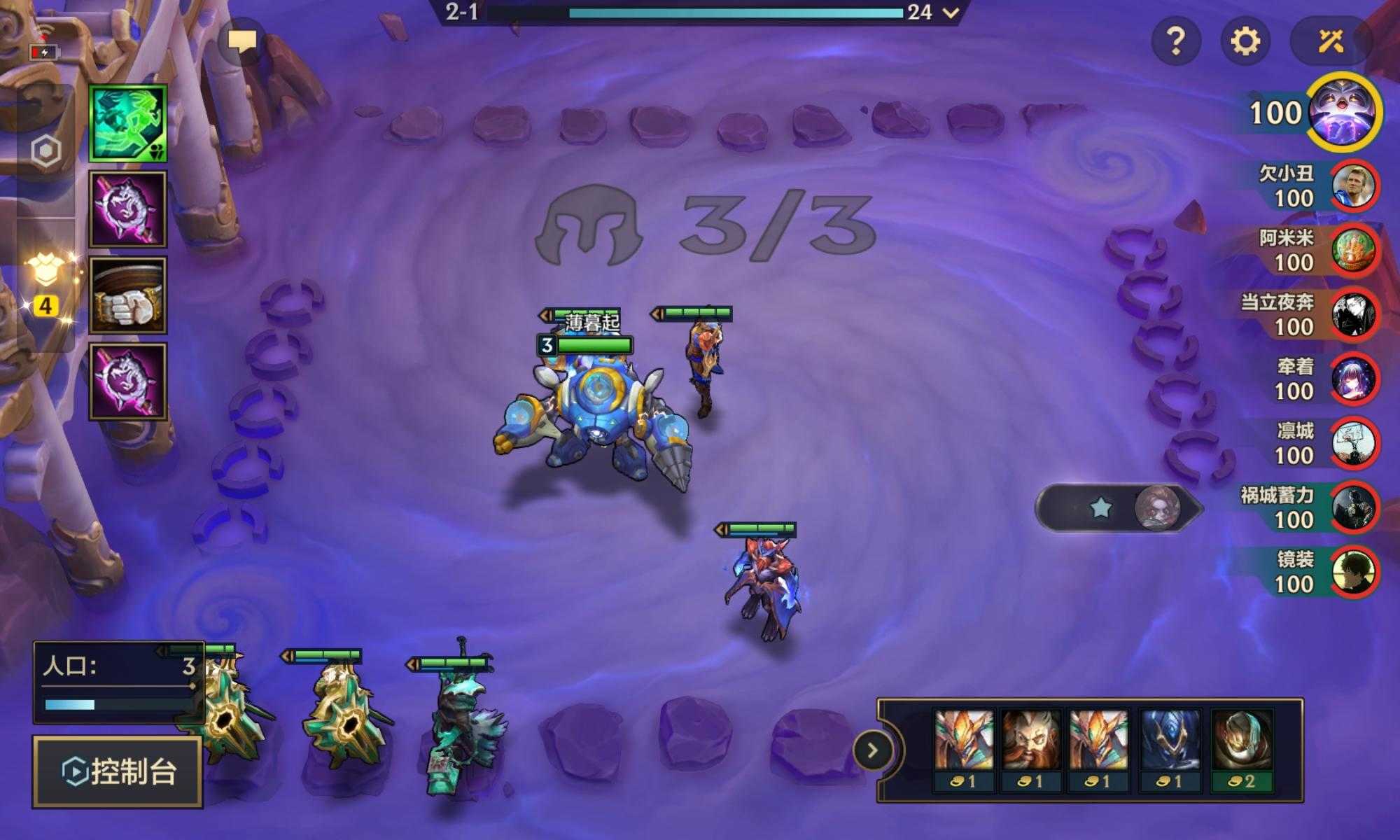
Task: Toggle the shop panel arrow button
Action: (x=872, y=751)
